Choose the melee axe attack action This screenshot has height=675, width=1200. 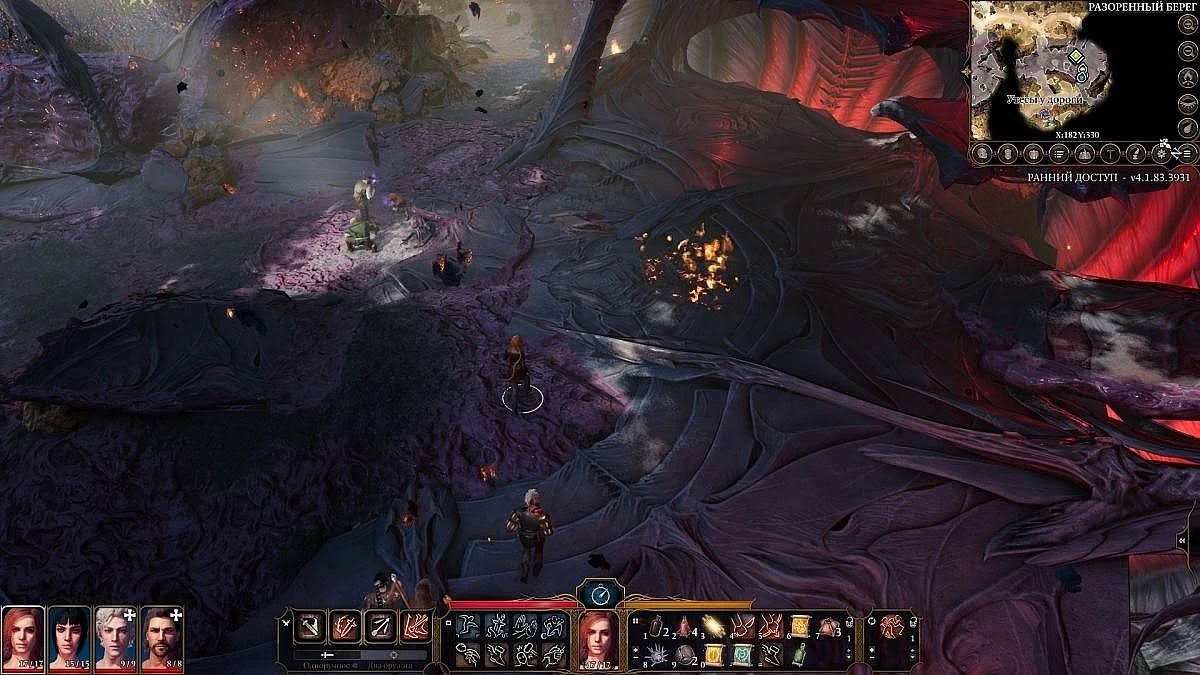pyautogui.click(x=309, y=627)
